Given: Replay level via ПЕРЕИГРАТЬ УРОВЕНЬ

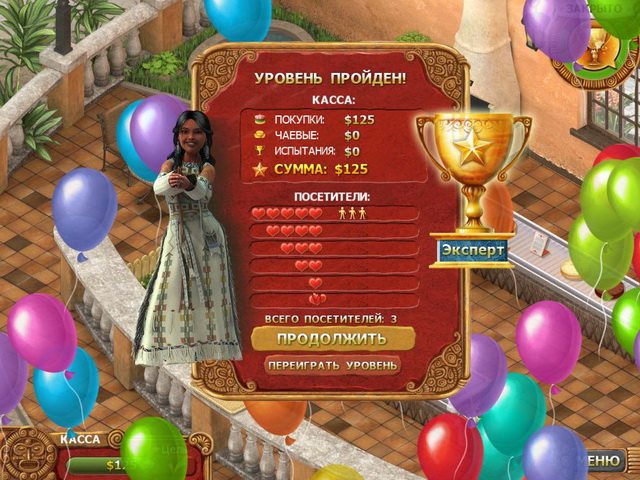Looking at the screenshot, I should 332,365.
